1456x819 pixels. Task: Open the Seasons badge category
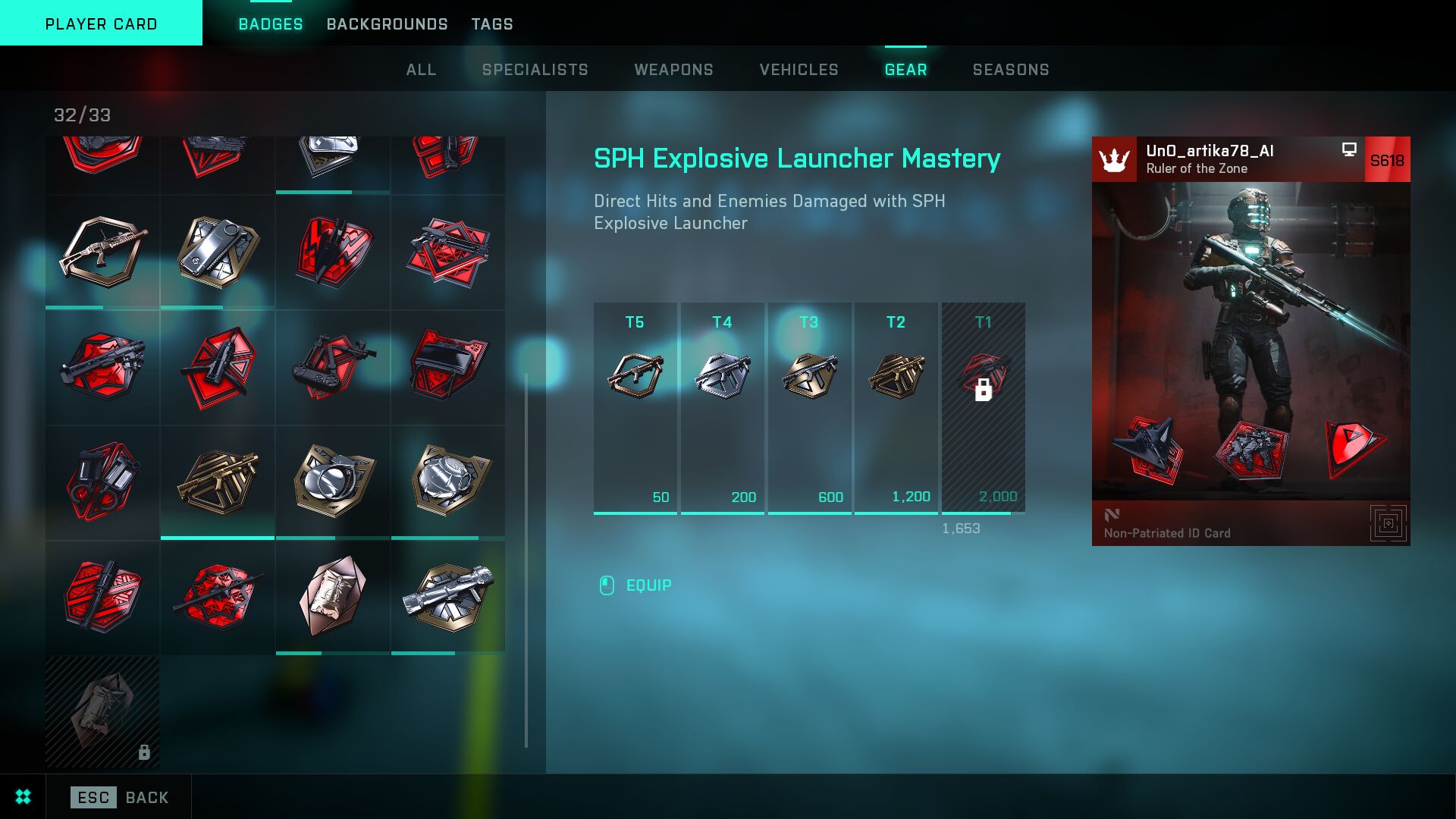click(x=1010, y=70)
